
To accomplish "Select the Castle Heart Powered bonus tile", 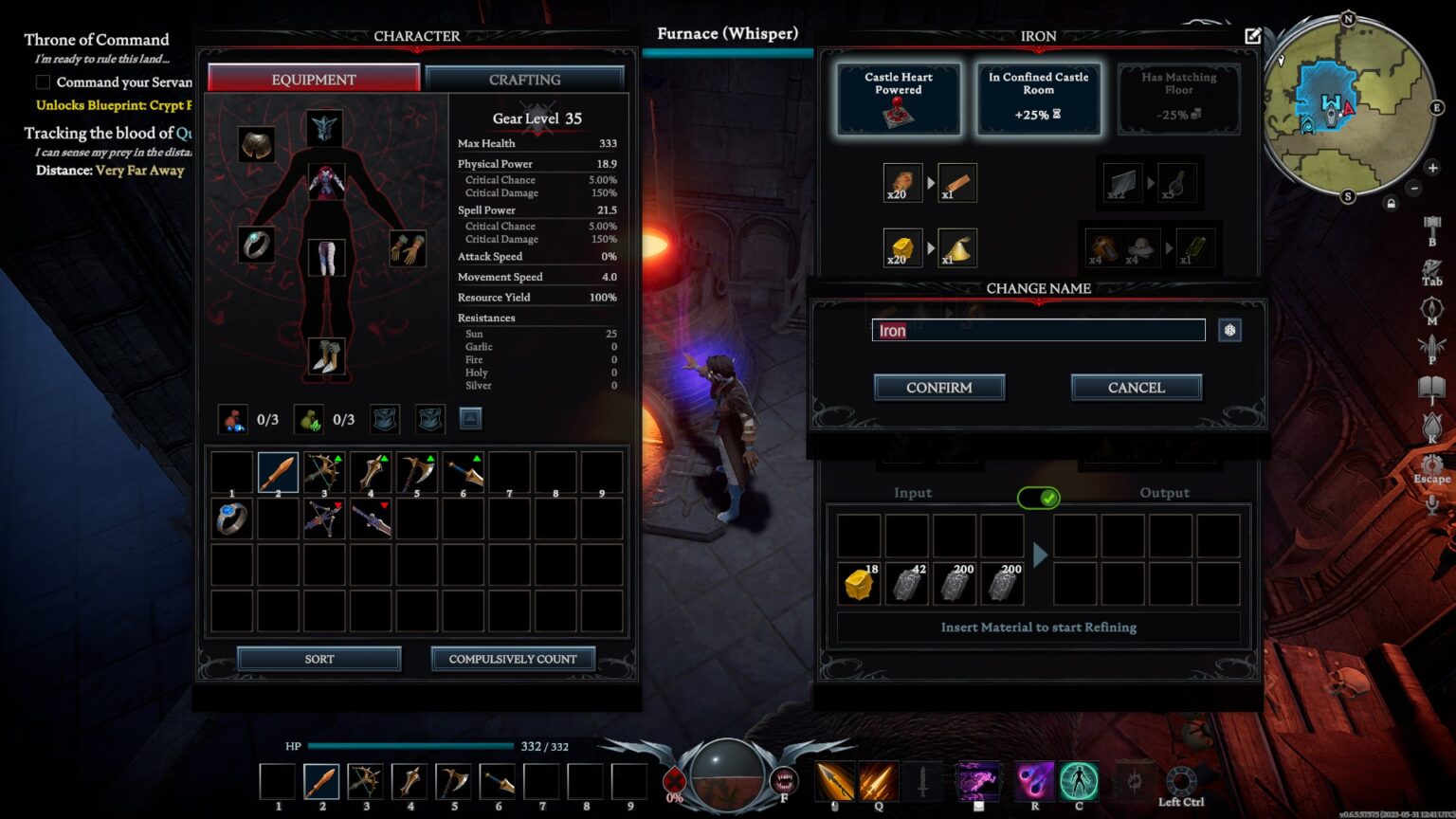I will click(x=898, y=99).
